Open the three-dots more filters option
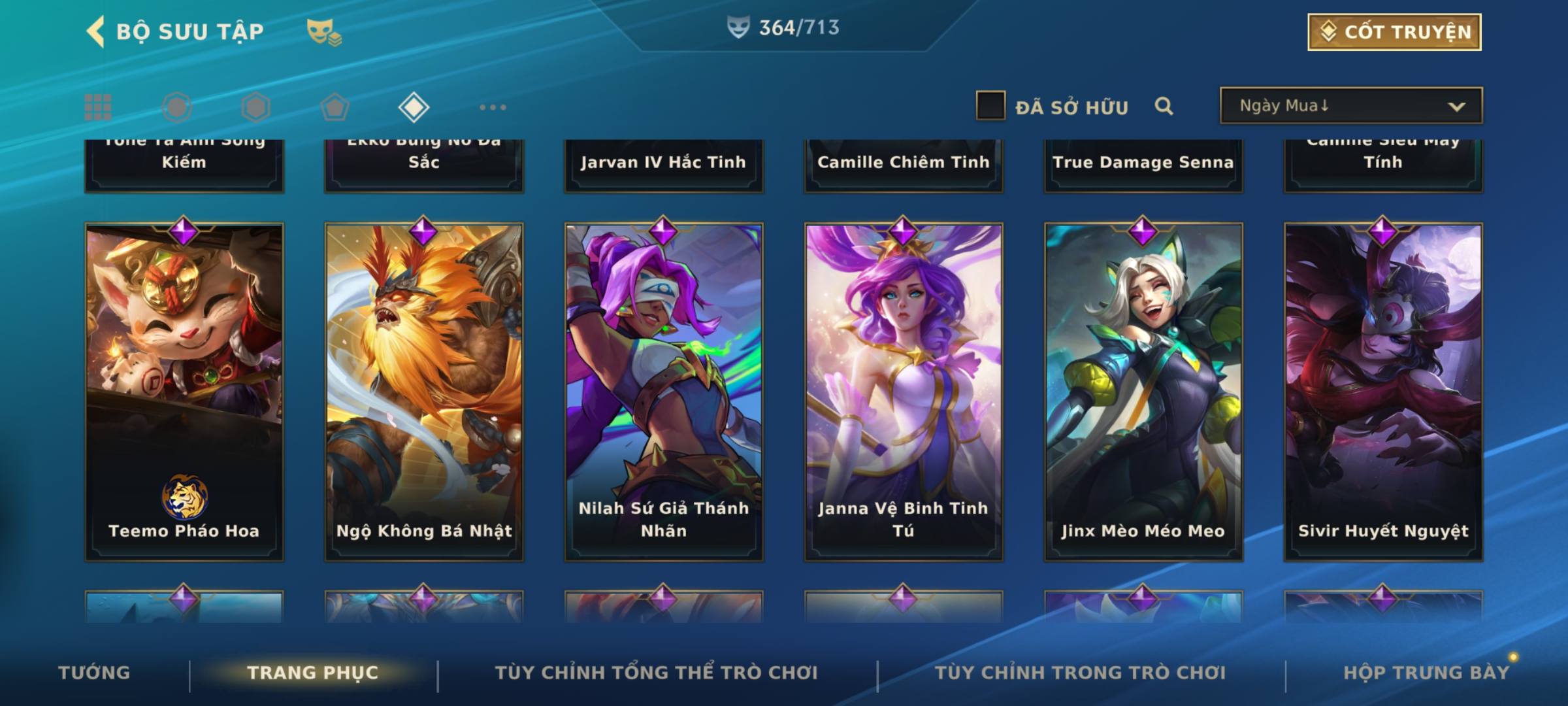 pyautogui.click(x=493, y=107)
